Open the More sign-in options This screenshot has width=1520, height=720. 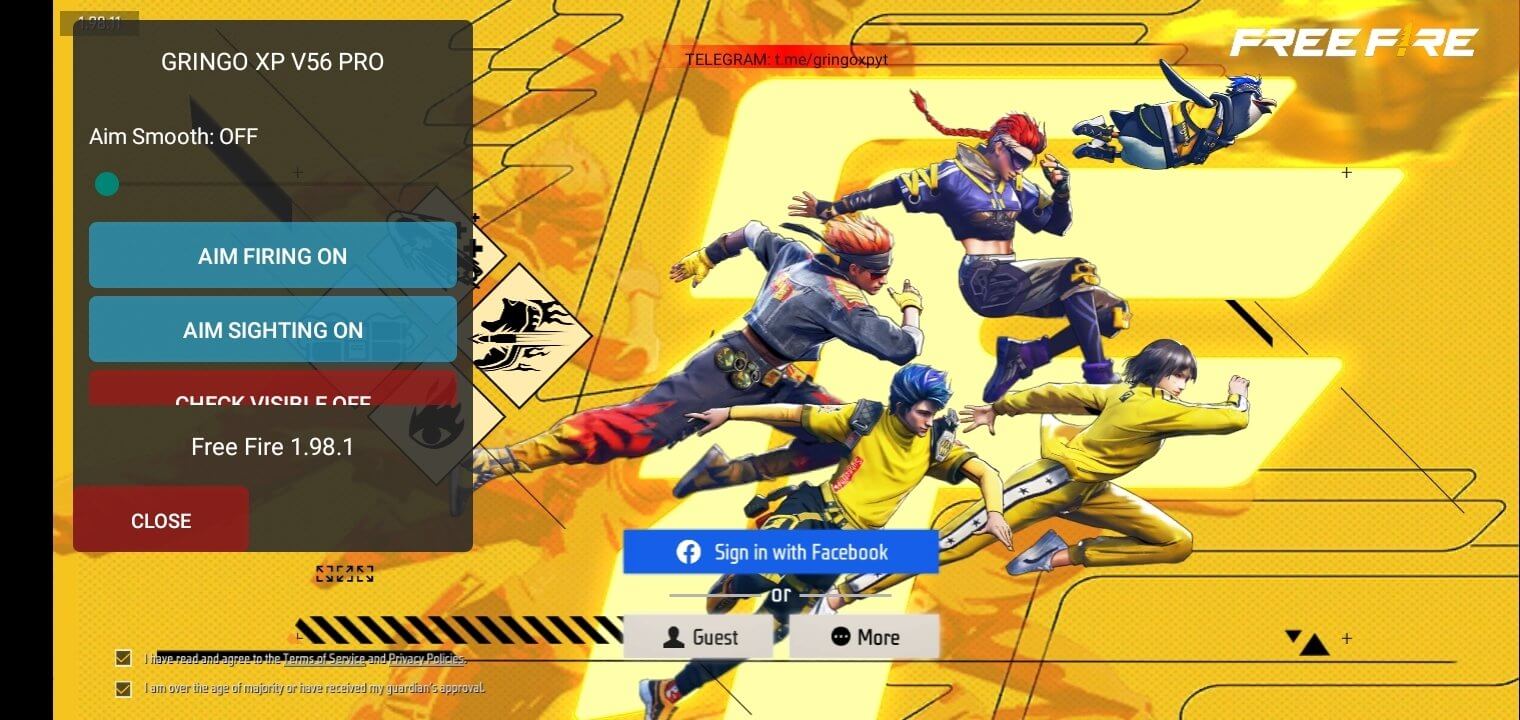coord(864,637)
